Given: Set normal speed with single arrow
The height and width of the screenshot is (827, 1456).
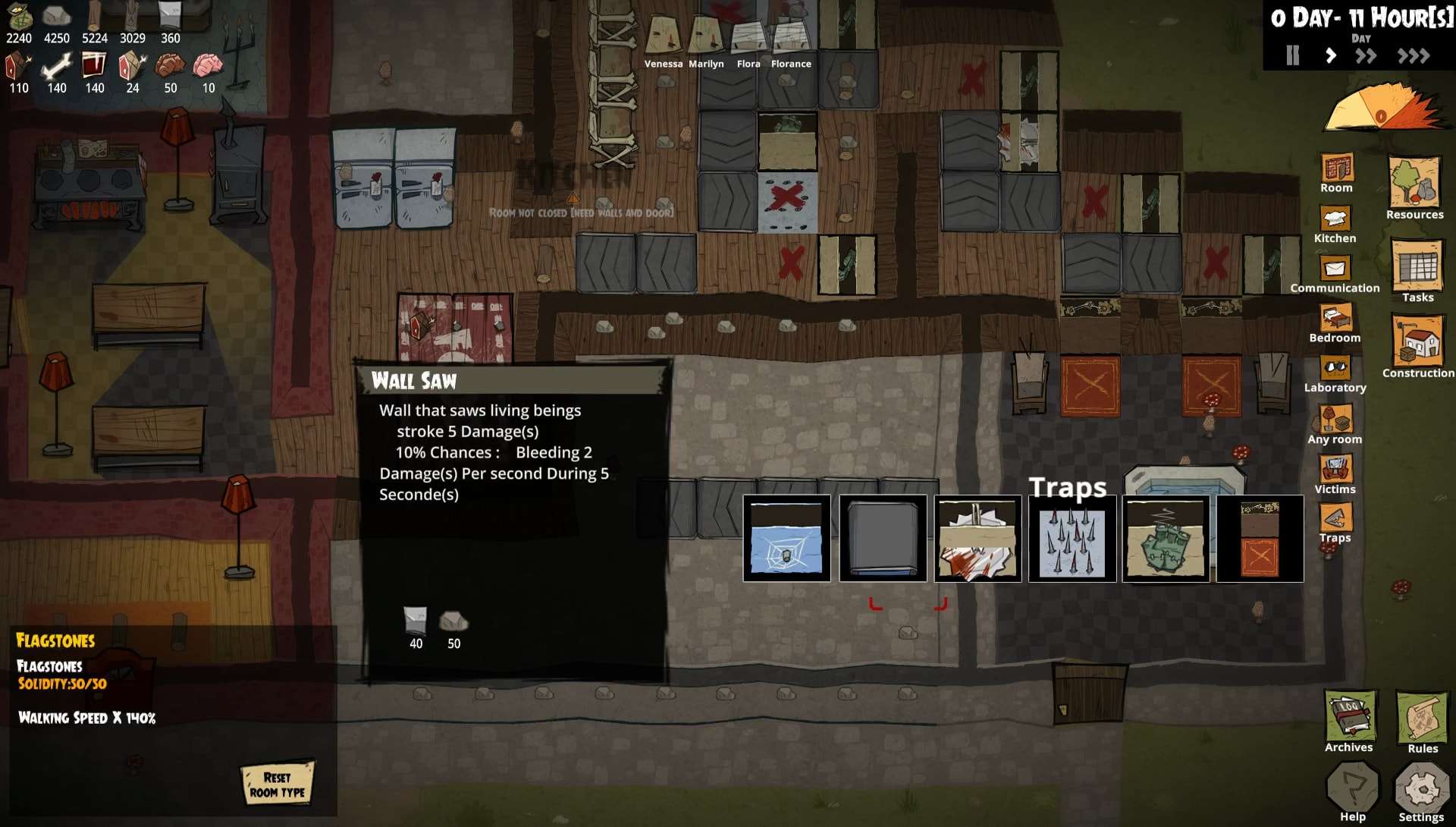Looking at the screenshot, I should [1330, 55].
